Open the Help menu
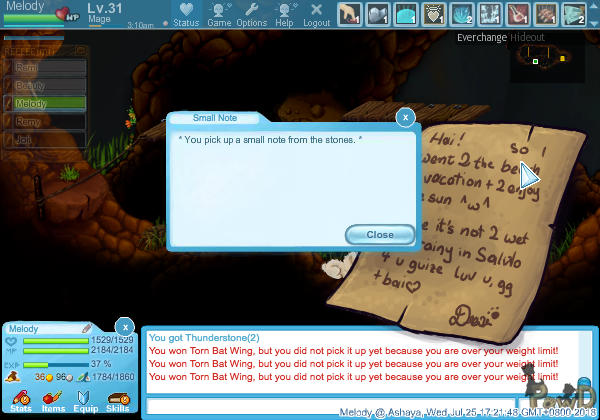The image size is (600, 420). [x=284, y=14]
